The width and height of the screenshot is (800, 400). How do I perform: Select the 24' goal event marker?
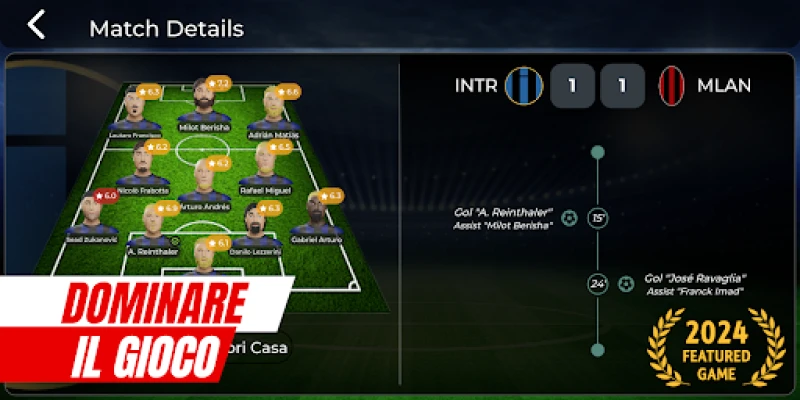click(x=598, y=284)
